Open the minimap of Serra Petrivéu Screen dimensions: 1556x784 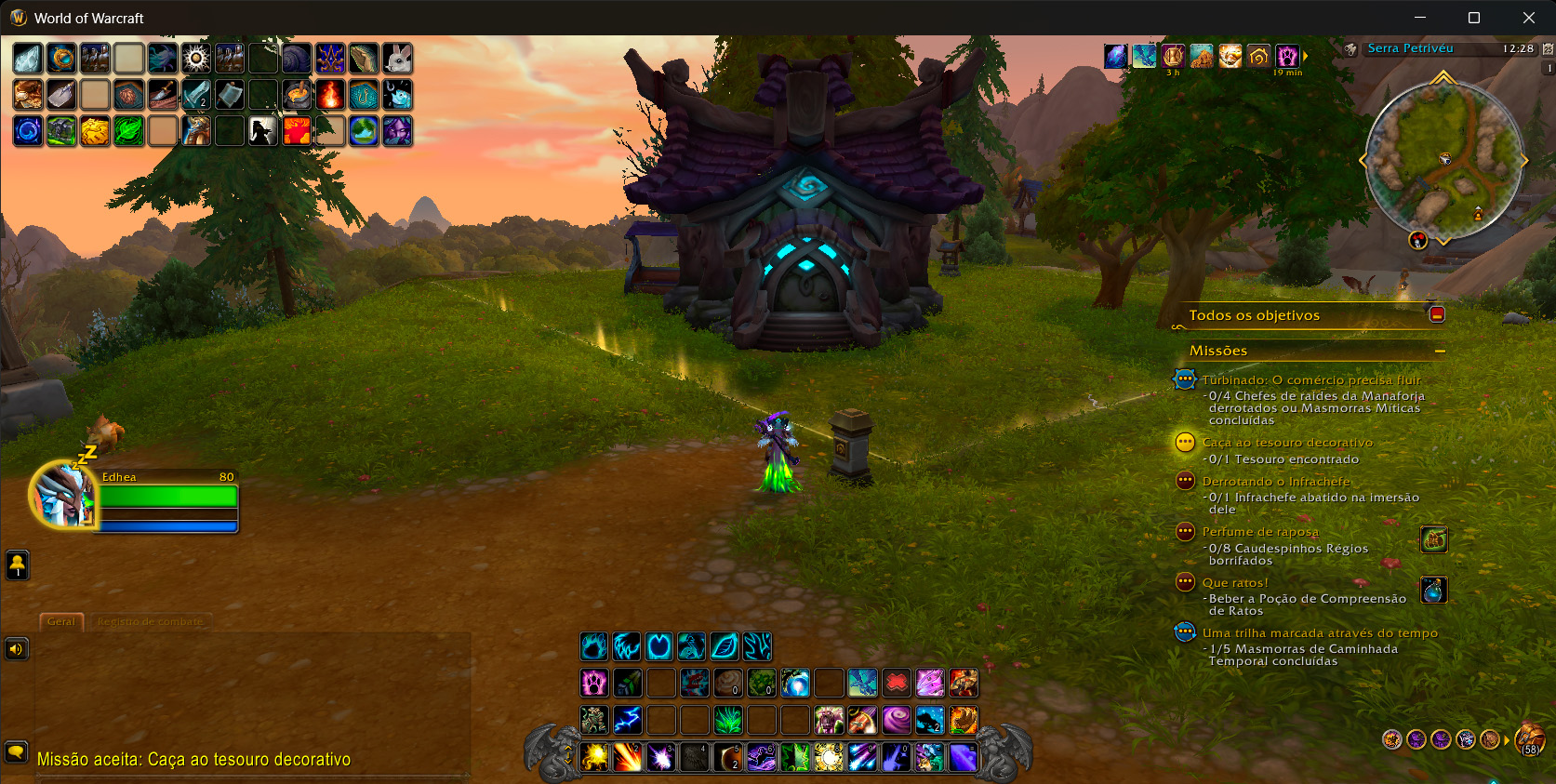click(1443, 160)
